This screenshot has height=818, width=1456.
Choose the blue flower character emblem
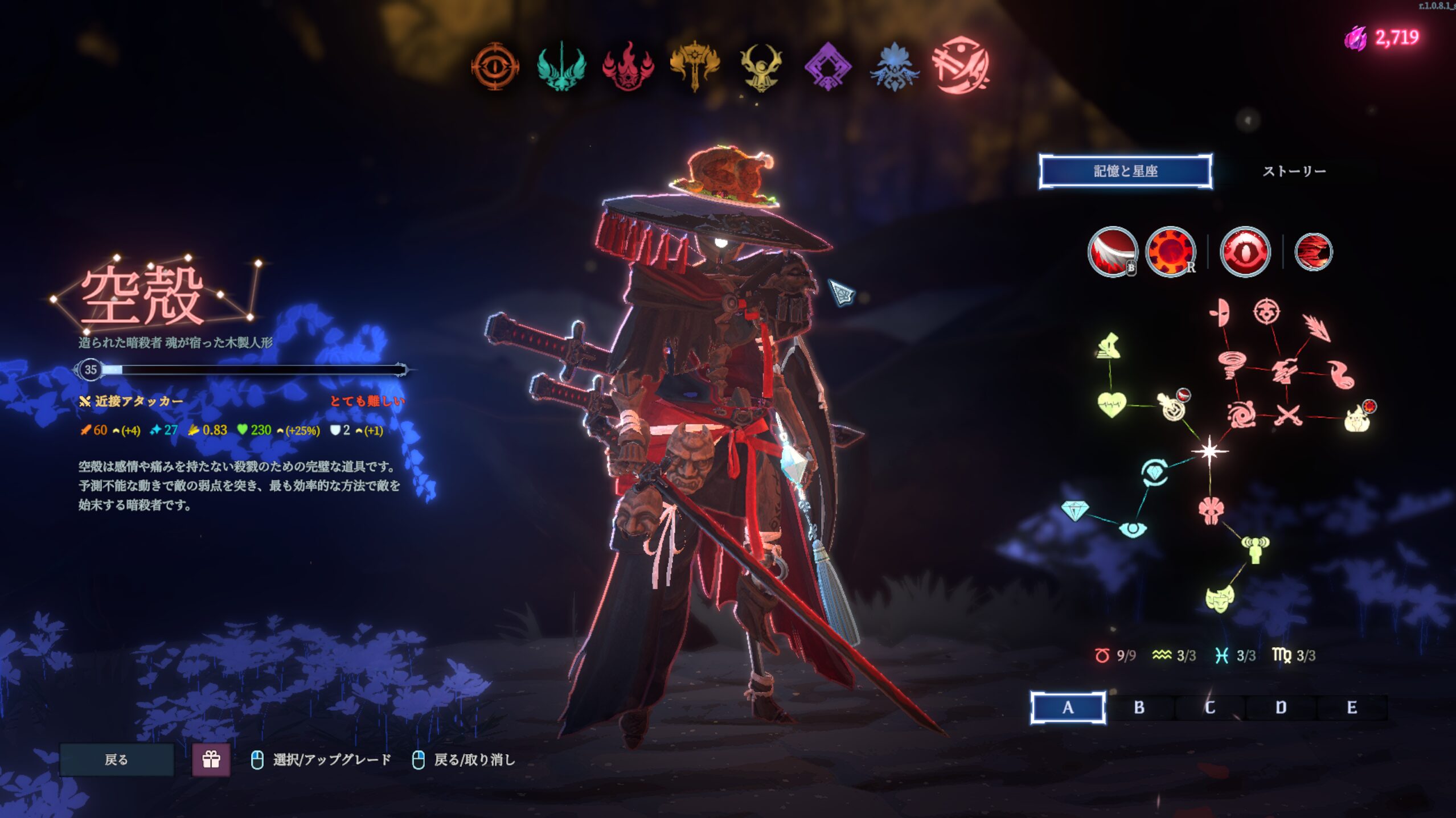pyautogui.click(x=894, y=67)
